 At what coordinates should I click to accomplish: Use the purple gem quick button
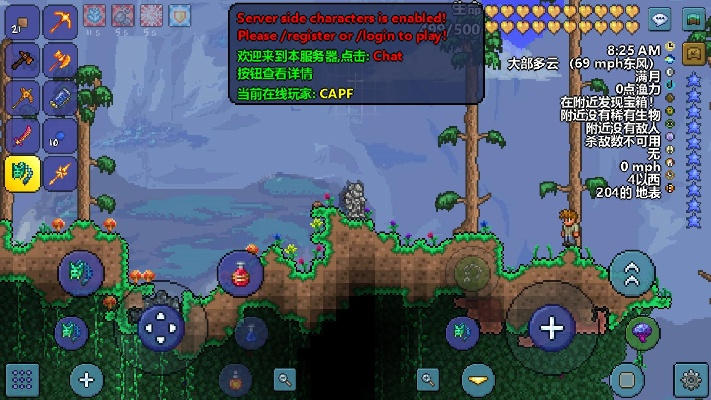point(641,333)
